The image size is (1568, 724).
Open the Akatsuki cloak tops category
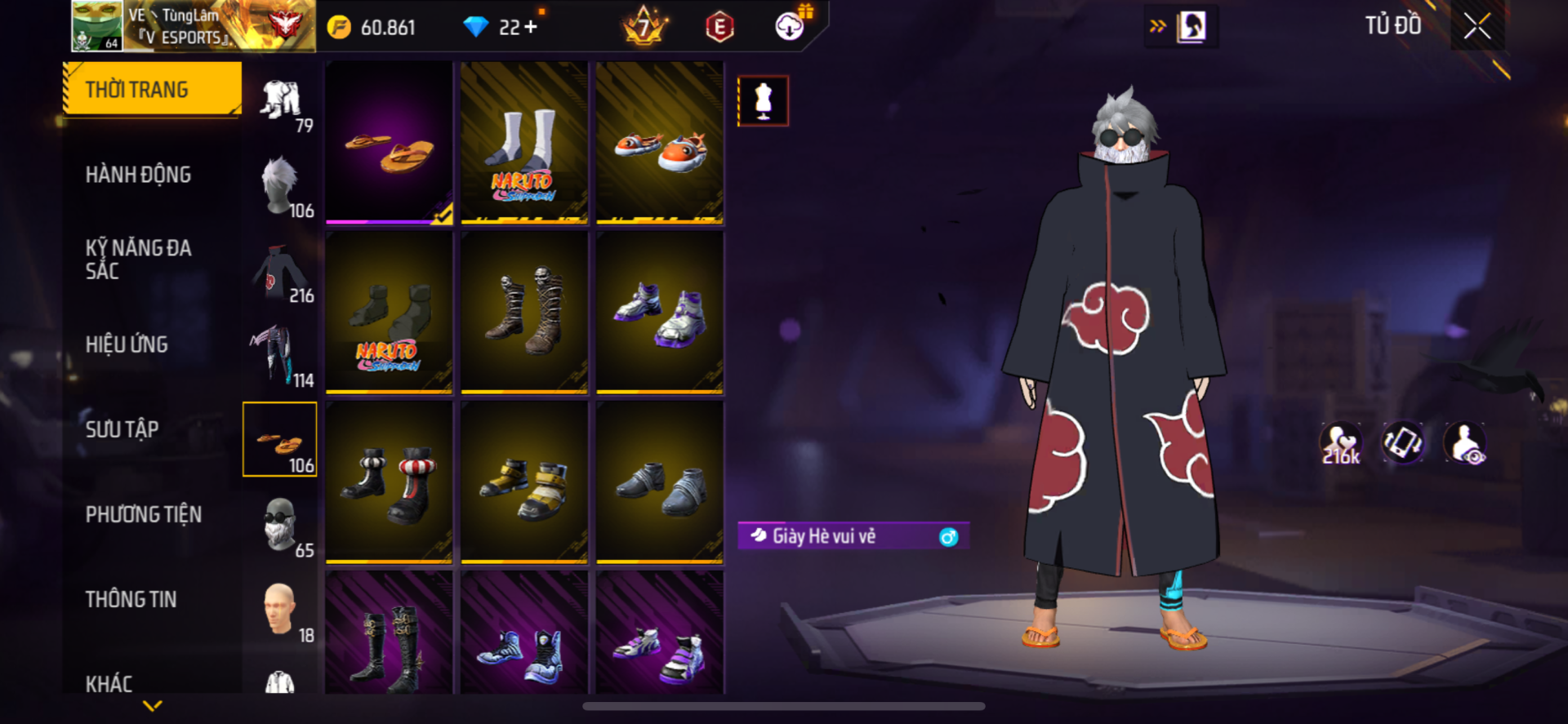tap(280, 272)
